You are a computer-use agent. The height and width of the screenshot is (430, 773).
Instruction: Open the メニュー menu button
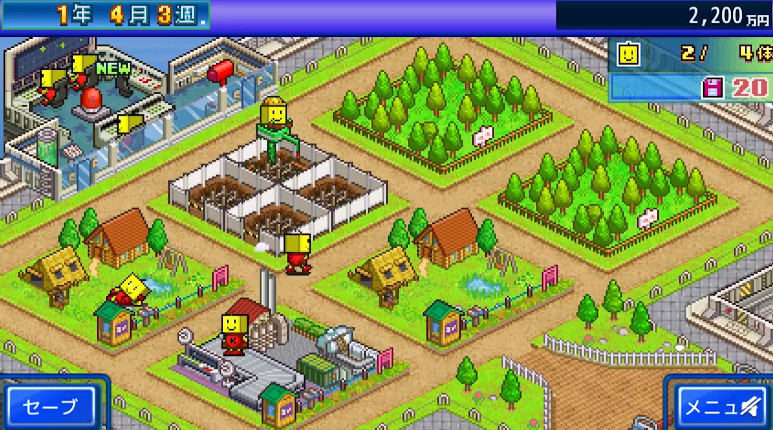coord(722,406)
